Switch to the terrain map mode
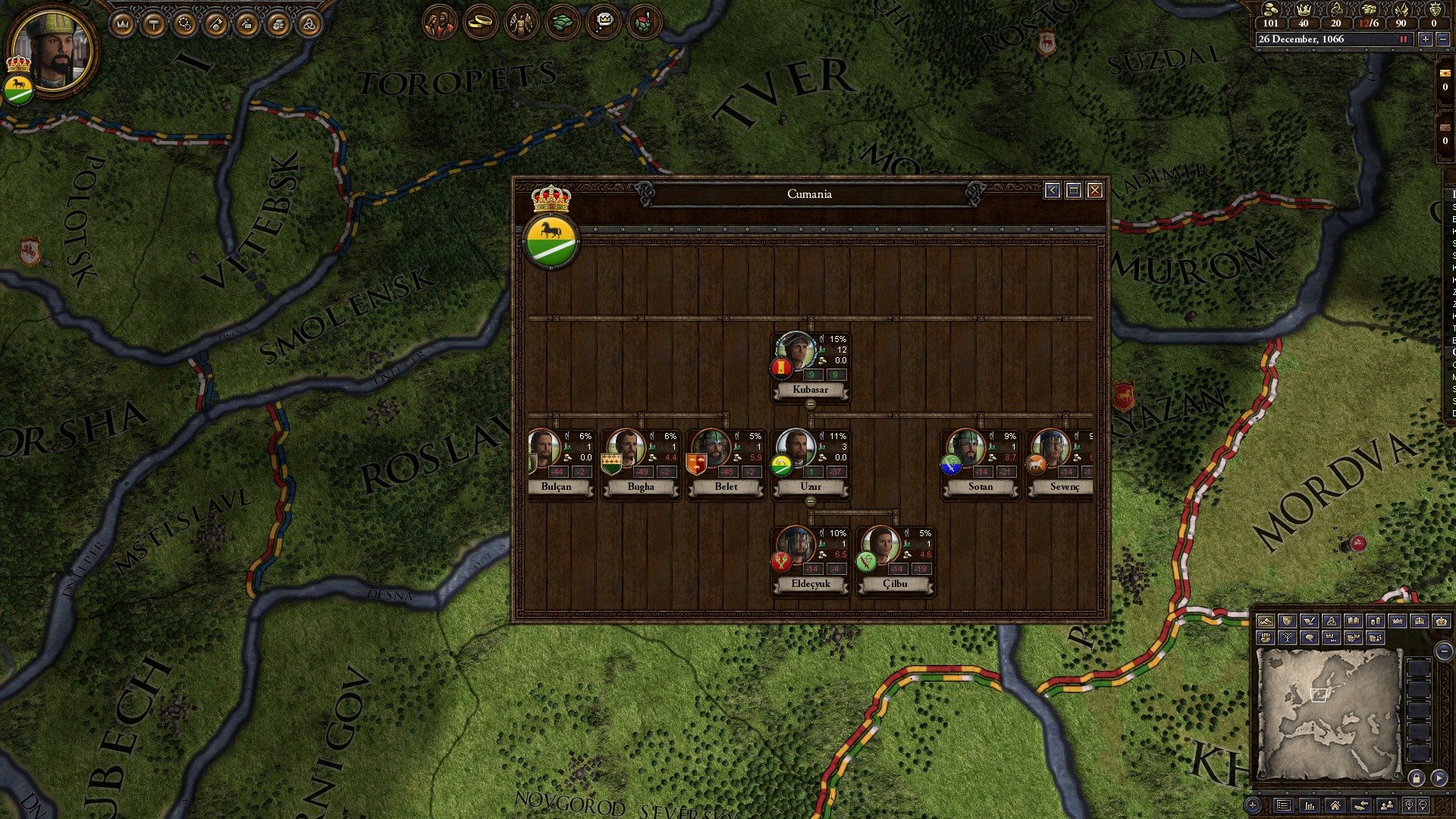The width and height of the screenshot is (1456, 819). [1265, 621]
